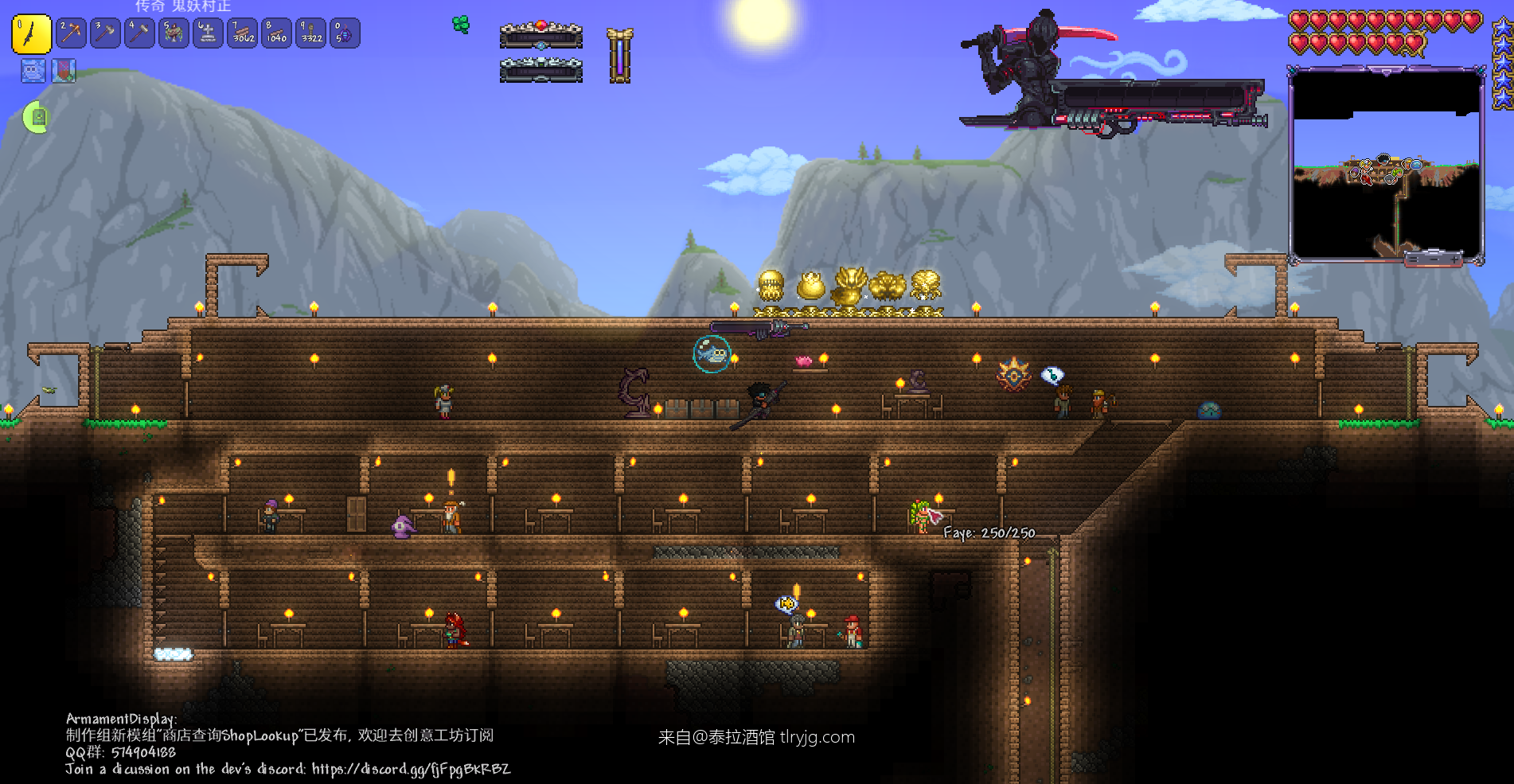The image size is (1514, 784).
Task: Zoom in the minimap with plus button
Action: tap(1455, 259)
